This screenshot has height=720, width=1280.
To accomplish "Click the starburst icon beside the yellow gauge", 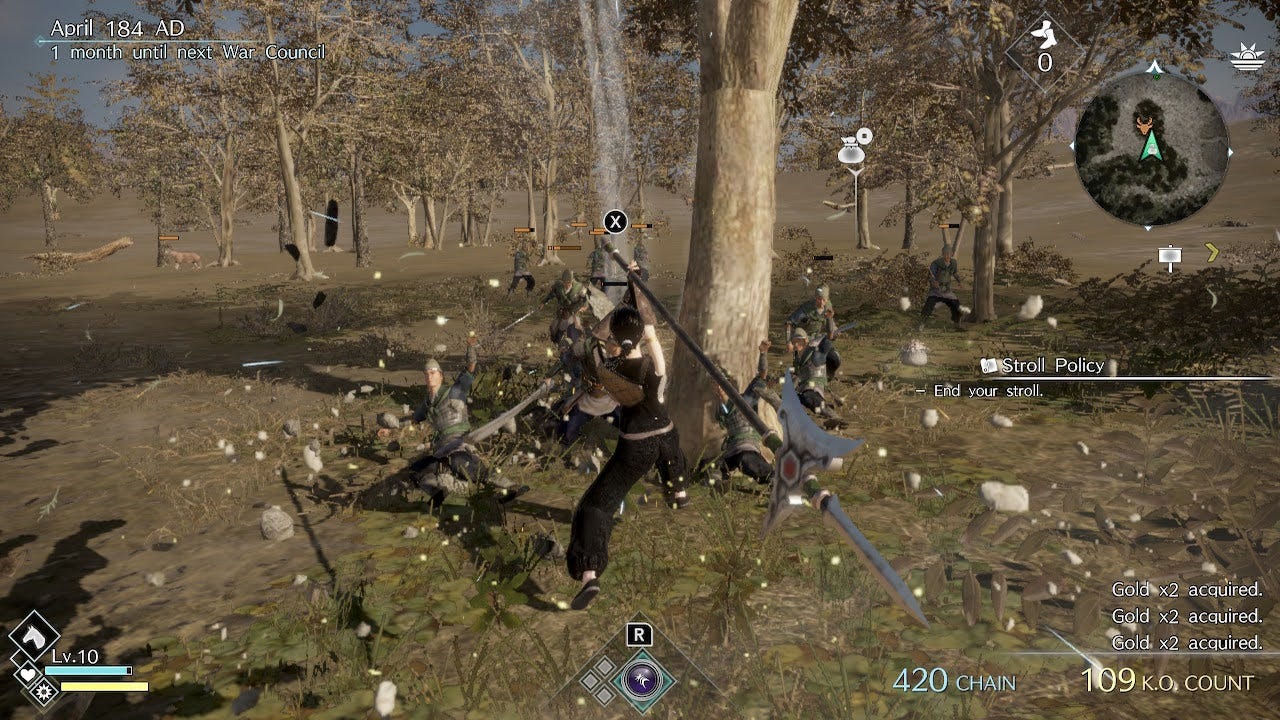I will pyautogui.click(x=42, y=689).
